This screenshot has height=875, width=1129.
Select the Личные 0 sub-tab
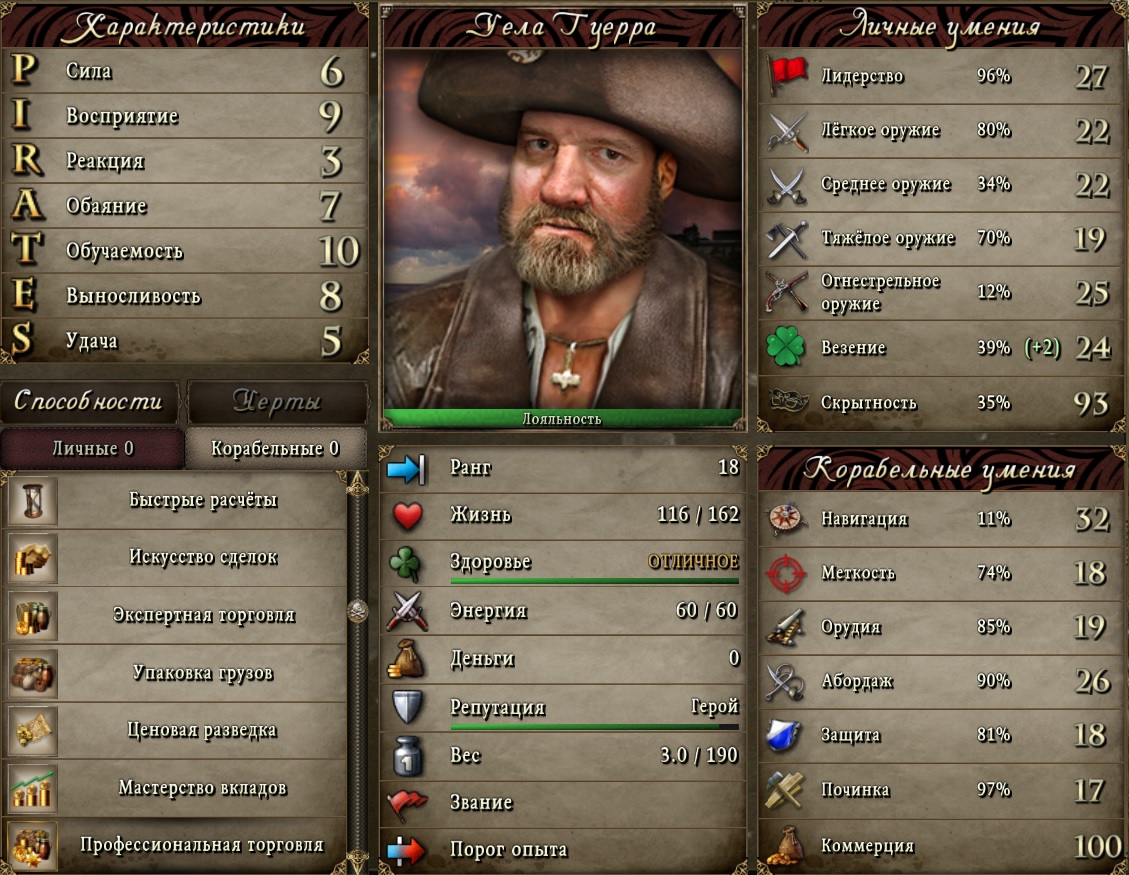93,449
